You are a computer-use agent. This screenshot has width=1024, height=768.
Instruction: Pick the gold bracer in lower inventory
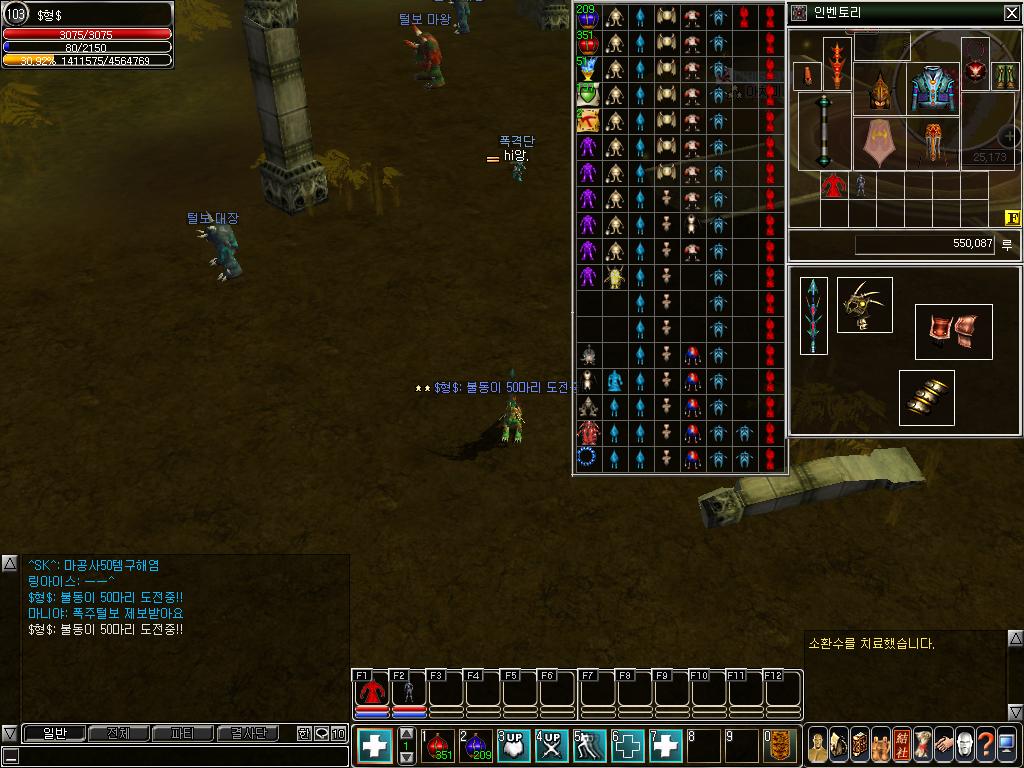pyautogui.click(x=926, y=398)
